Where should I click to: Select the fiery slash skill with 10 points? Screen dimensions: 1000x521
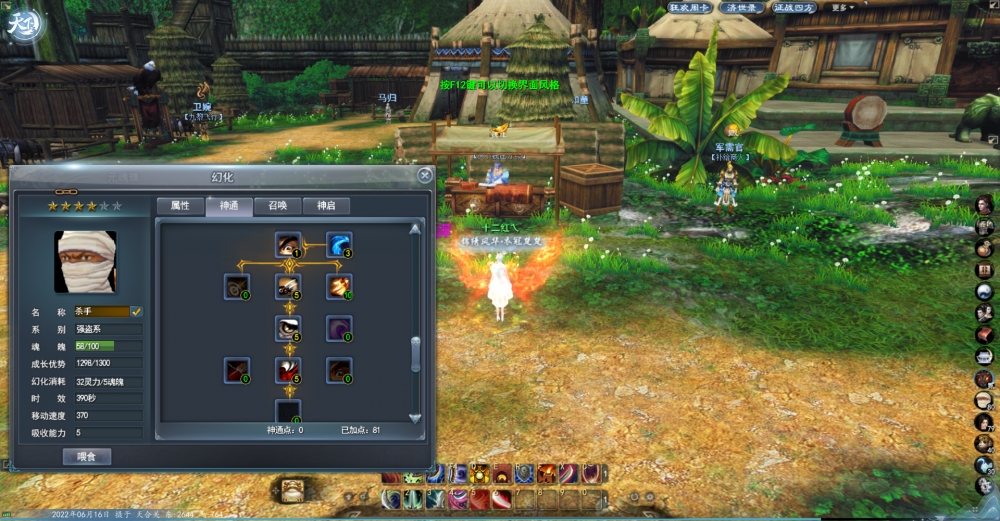[339, 287]
